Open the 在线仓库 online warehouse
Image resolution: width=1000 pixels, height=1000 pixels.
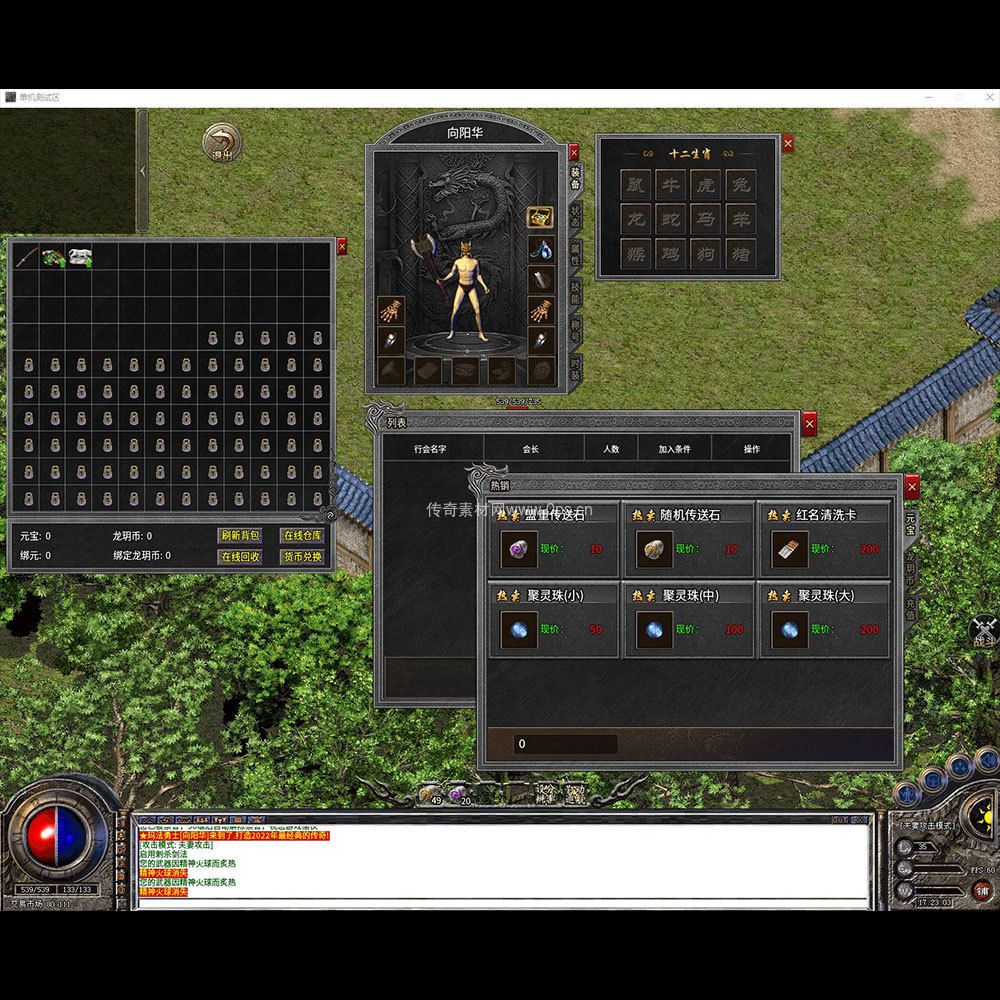point(301,536)
